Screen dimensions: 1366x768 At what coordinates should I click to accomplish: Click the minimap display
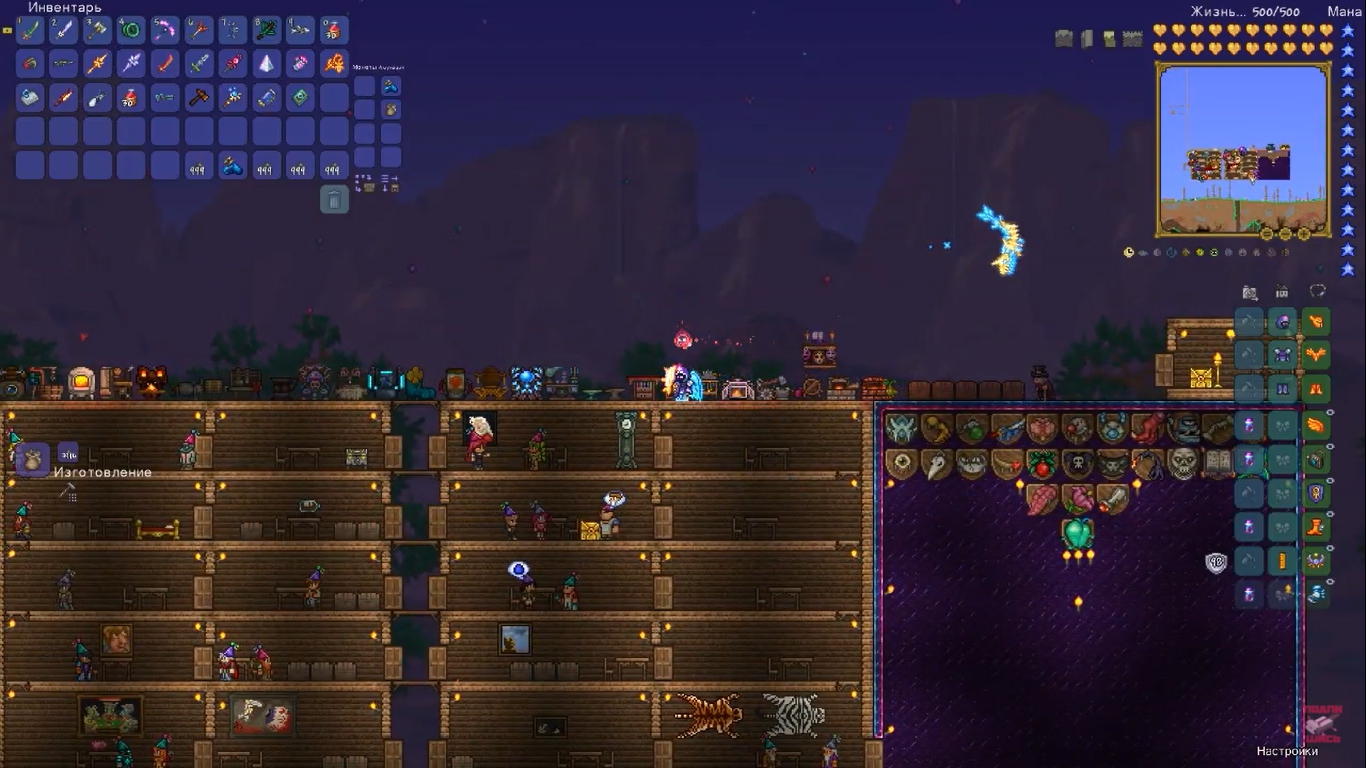(1243, 148)
